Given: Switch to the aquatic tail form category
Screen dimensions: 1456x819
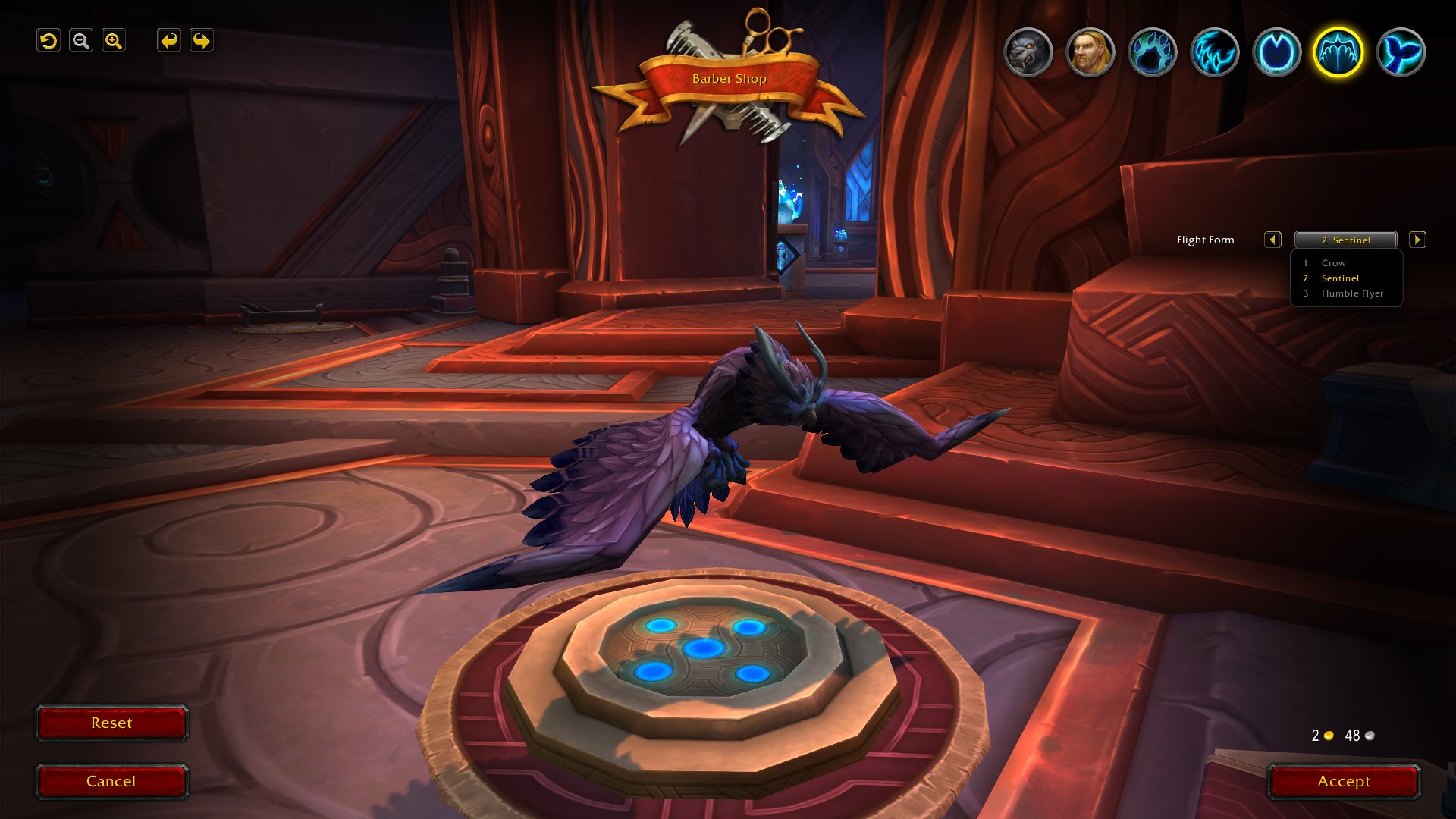Looking at the screenshot, I should tap(1401, 52).
